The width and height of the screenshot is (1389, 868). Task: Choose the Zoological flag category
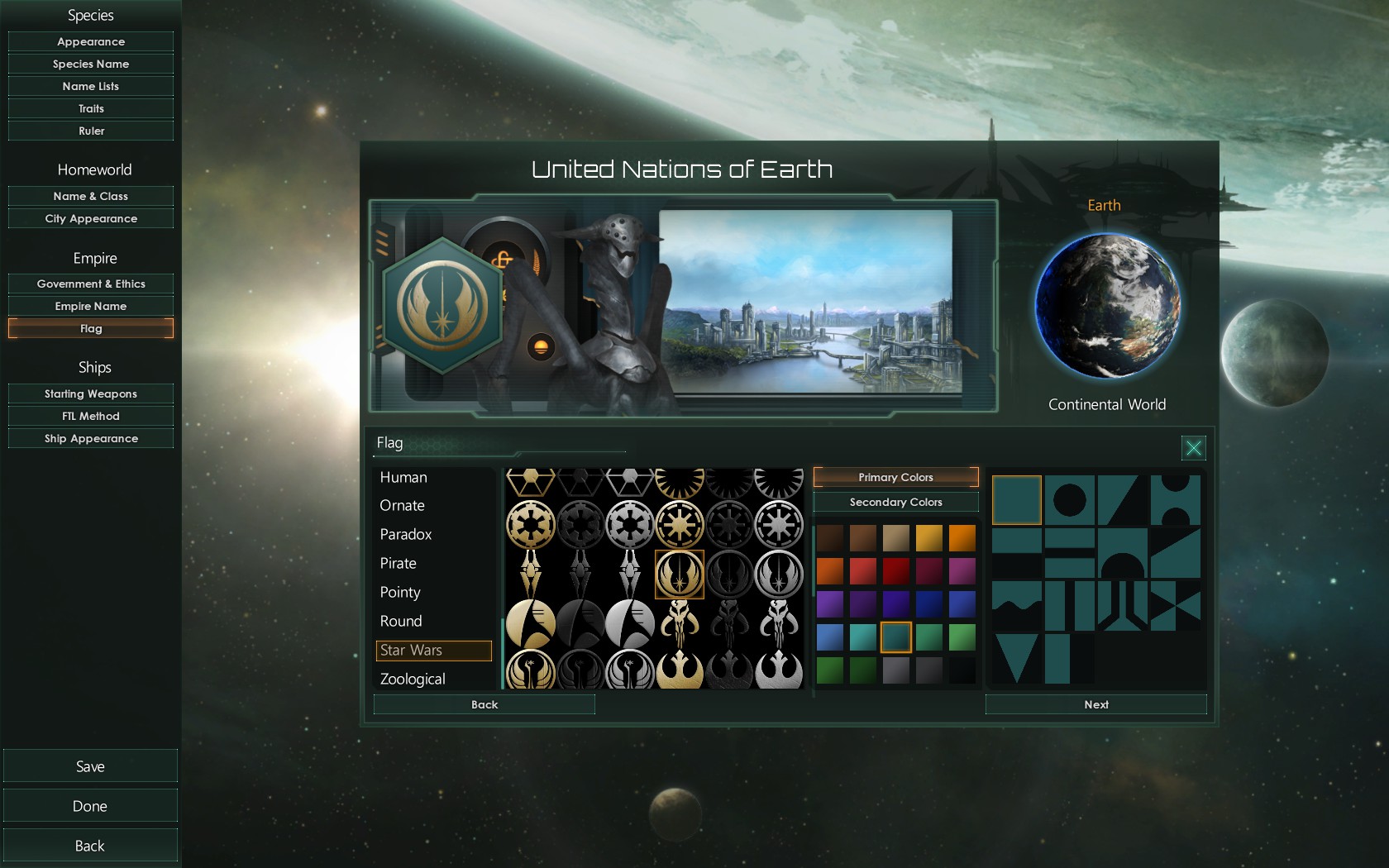pyautogui.click(x=413, y=679)
